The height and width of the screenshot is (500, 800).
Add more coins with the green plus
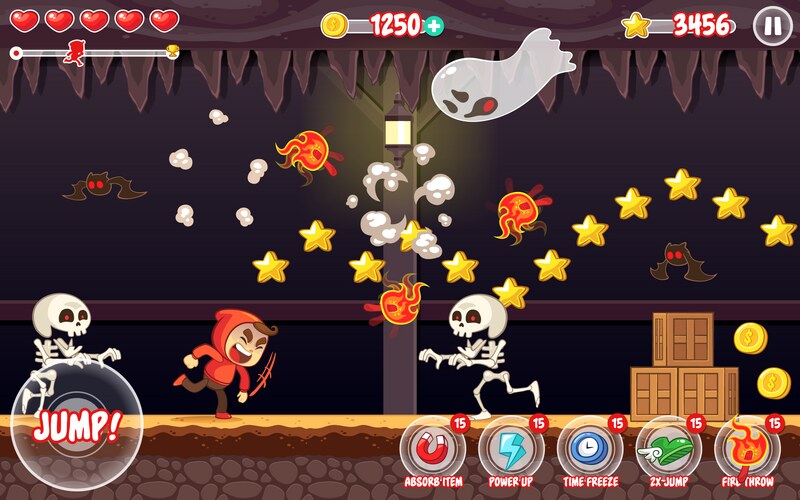(434, 26)
